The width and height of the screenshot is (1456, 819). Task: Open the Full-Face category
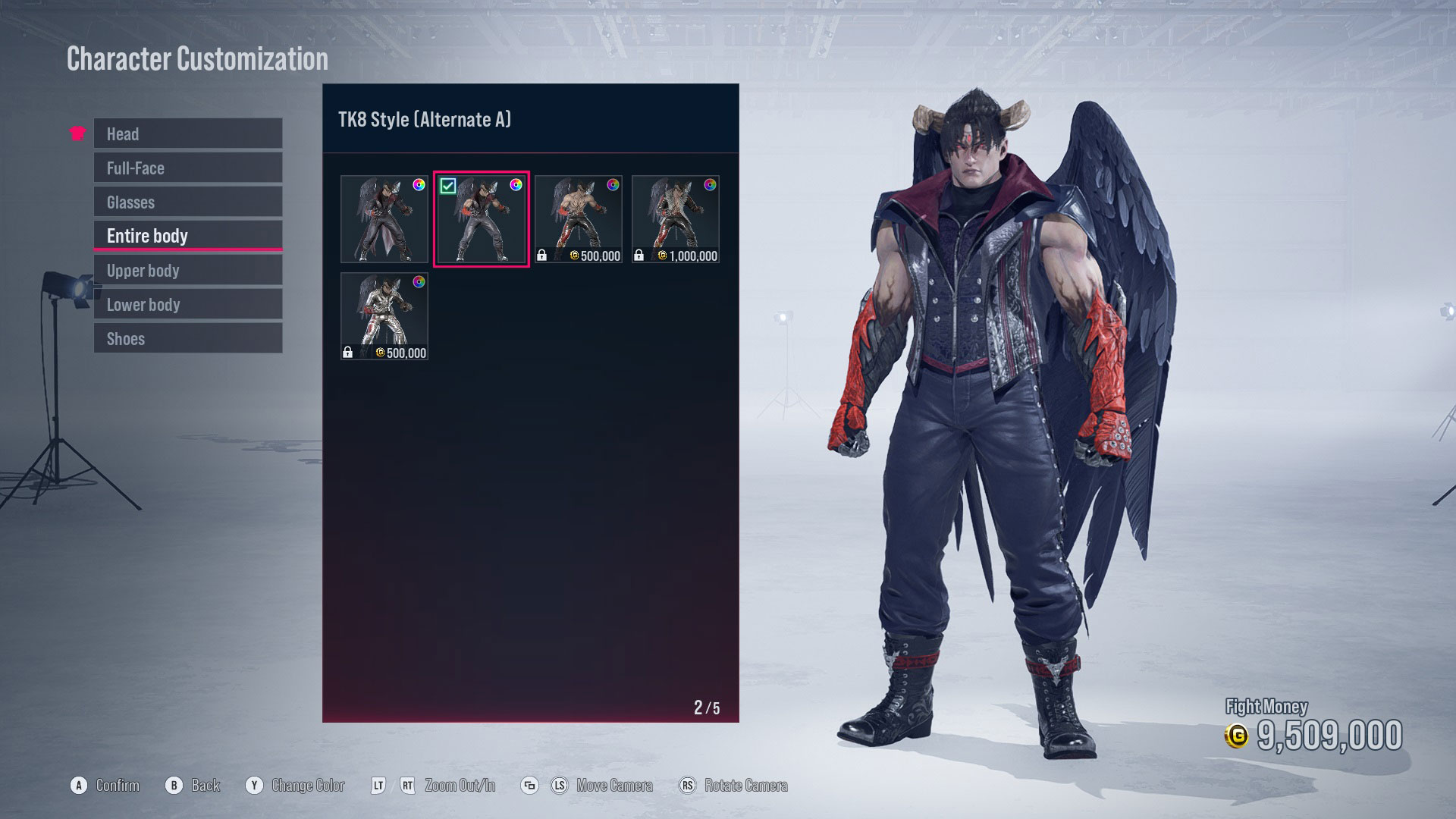(x=187, y=168)
